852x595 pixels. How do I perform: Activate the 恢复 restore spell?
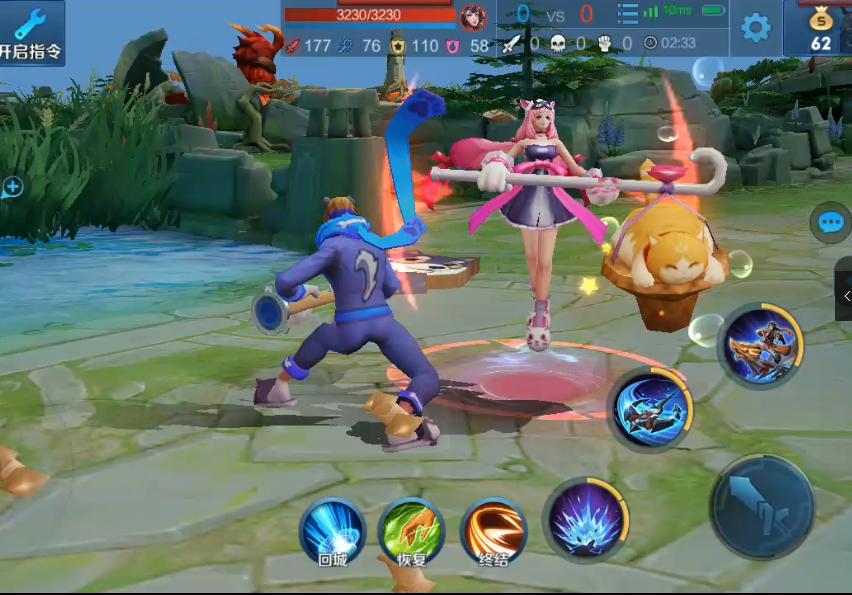[411, 532]
